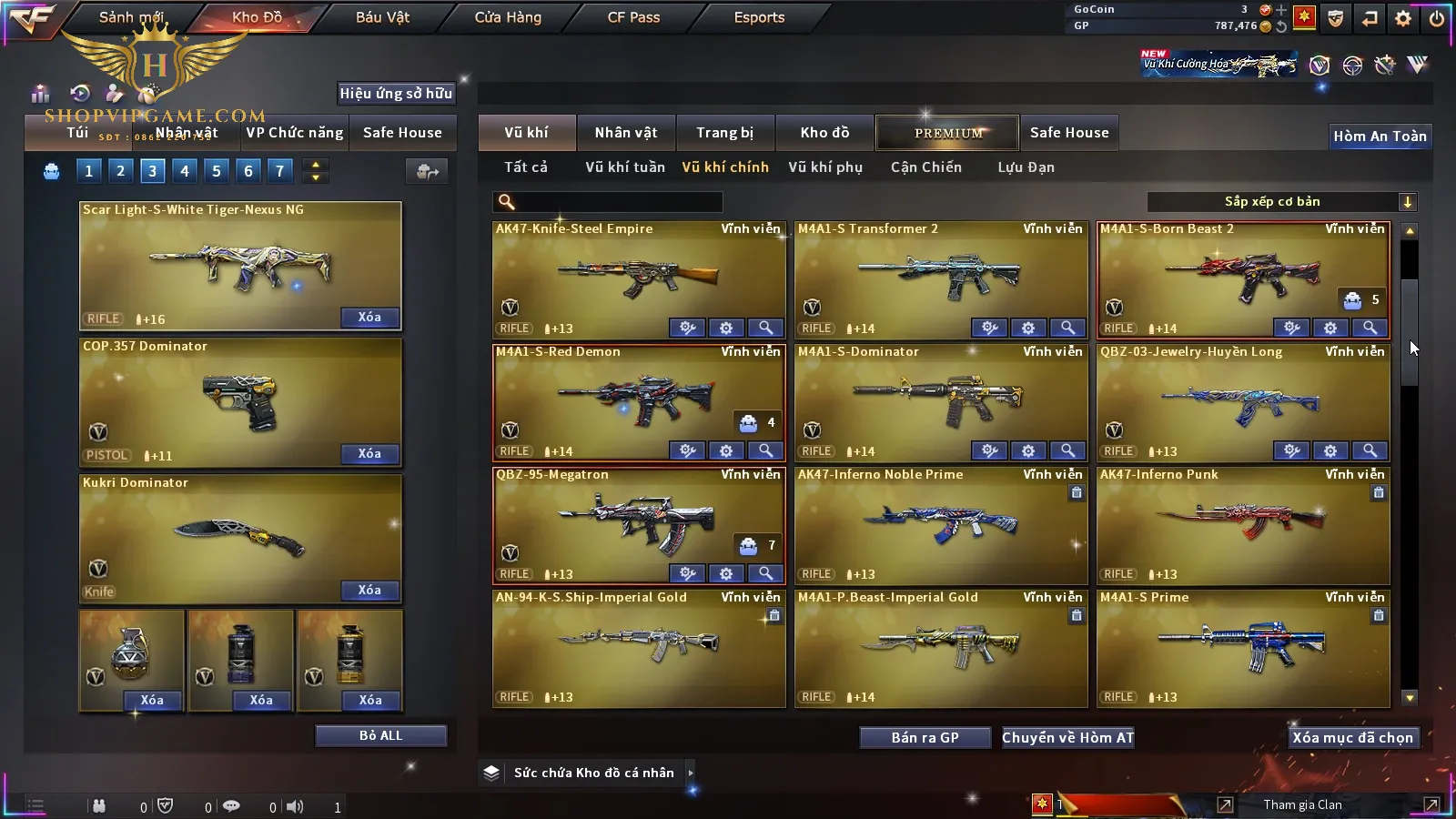Viewport: 1456px width, 819px height.
Task: Select the Nhân vật inventory tab
Action: pyautogui.click(x=625, y=133)
